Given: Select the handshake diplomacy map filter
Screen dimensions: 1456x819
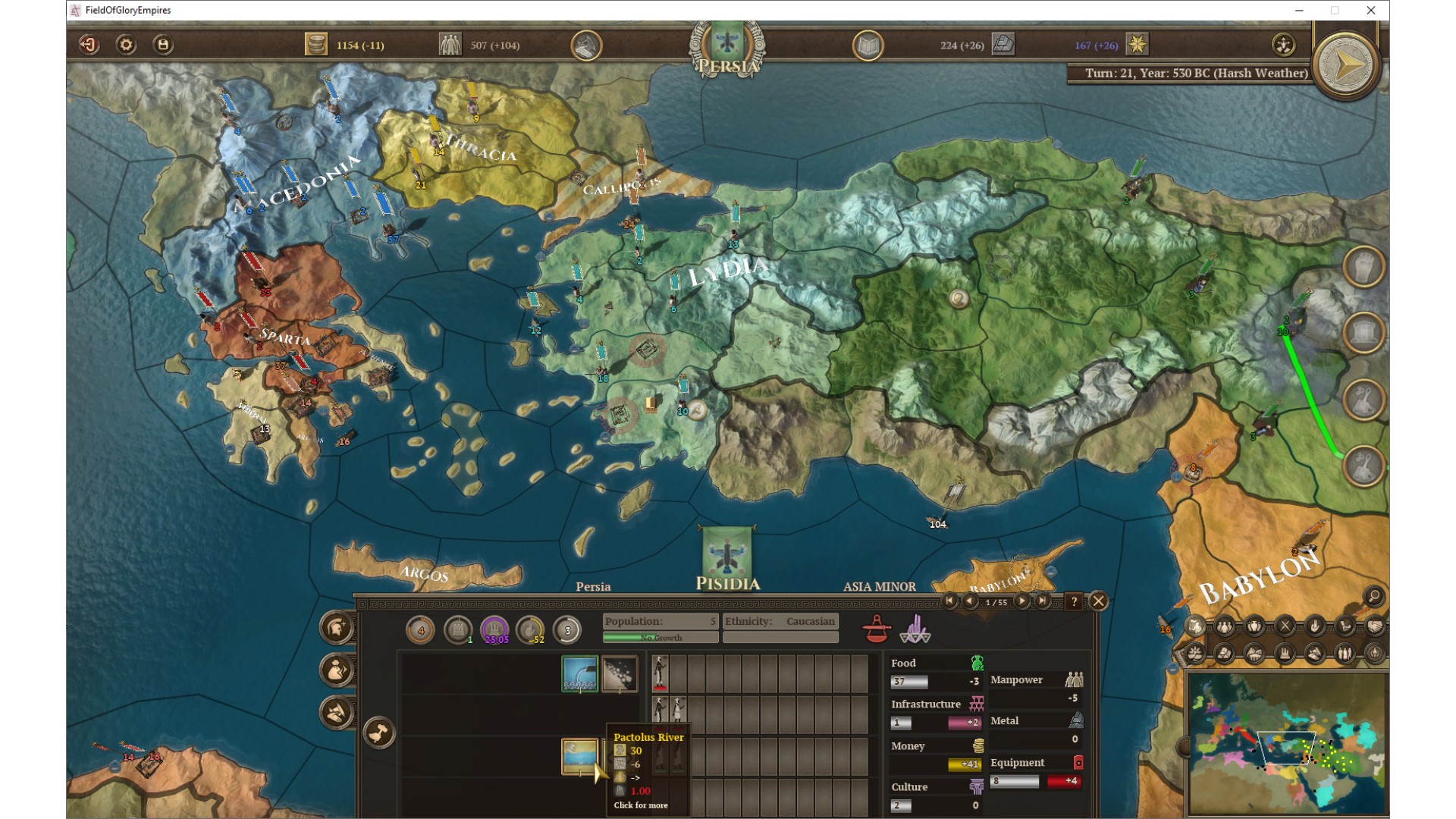Looking at the screenshot, I should click(x=1375, y=626).
